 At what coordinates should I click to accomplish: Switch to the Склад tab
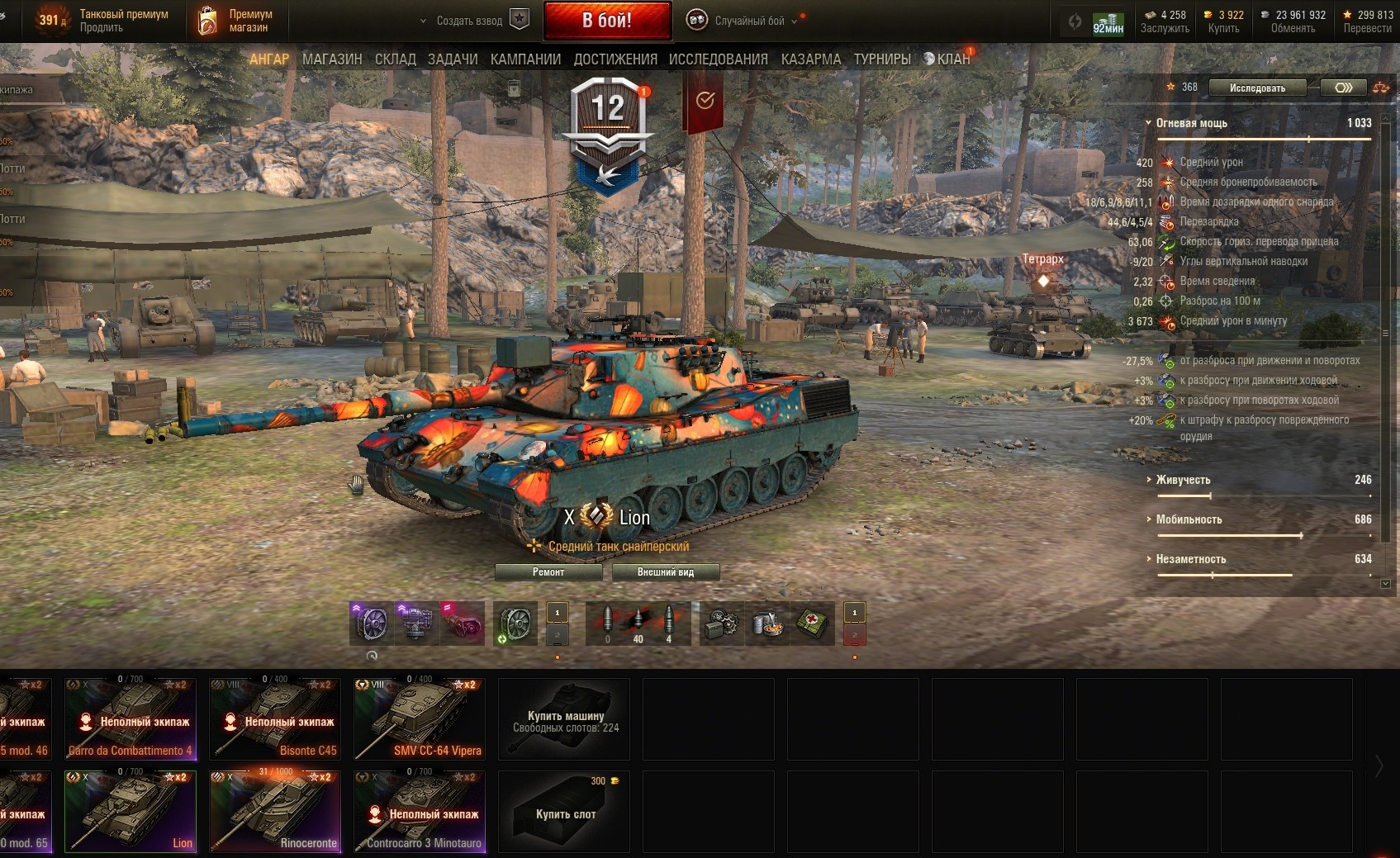coord(396,59)
